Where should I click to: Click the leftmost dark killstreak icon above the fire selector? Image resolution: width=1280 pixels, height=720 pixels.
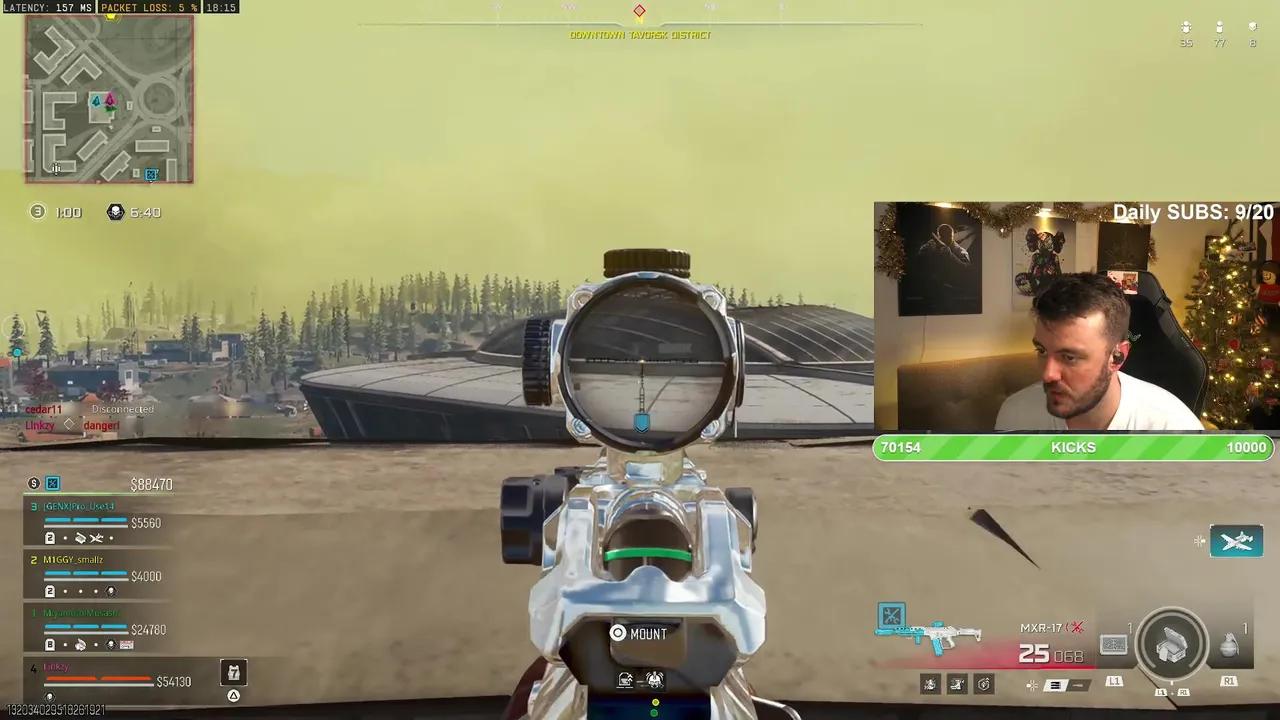[932, 683]
